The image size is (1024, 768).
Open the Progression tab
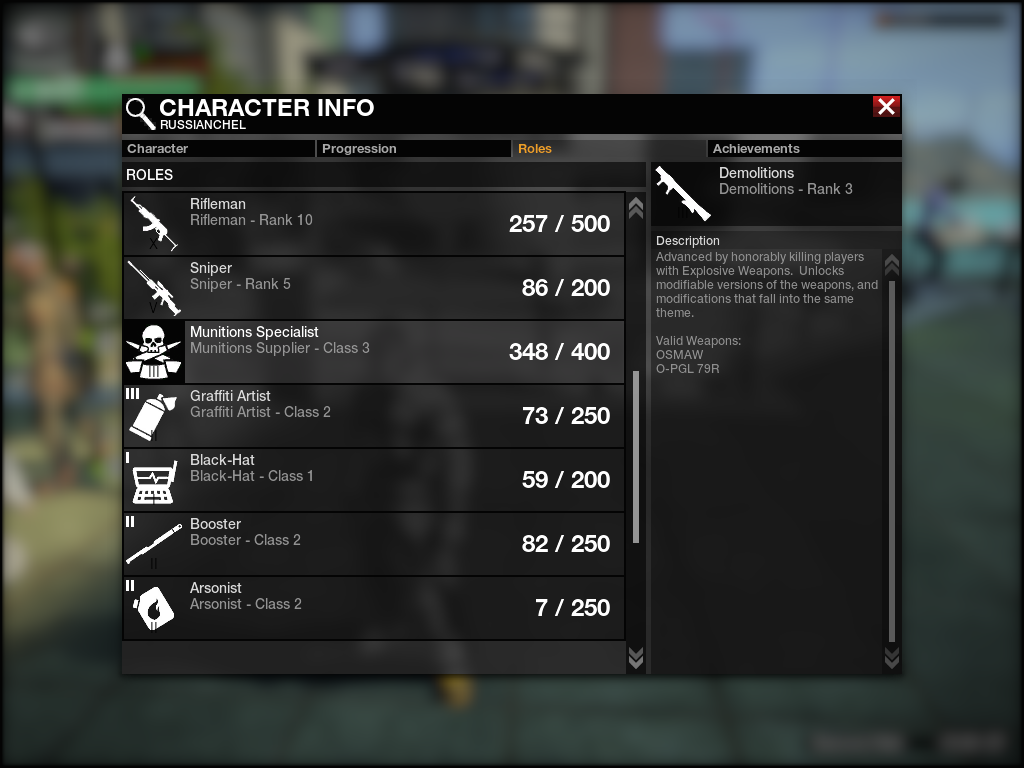(x=414, y=149)
